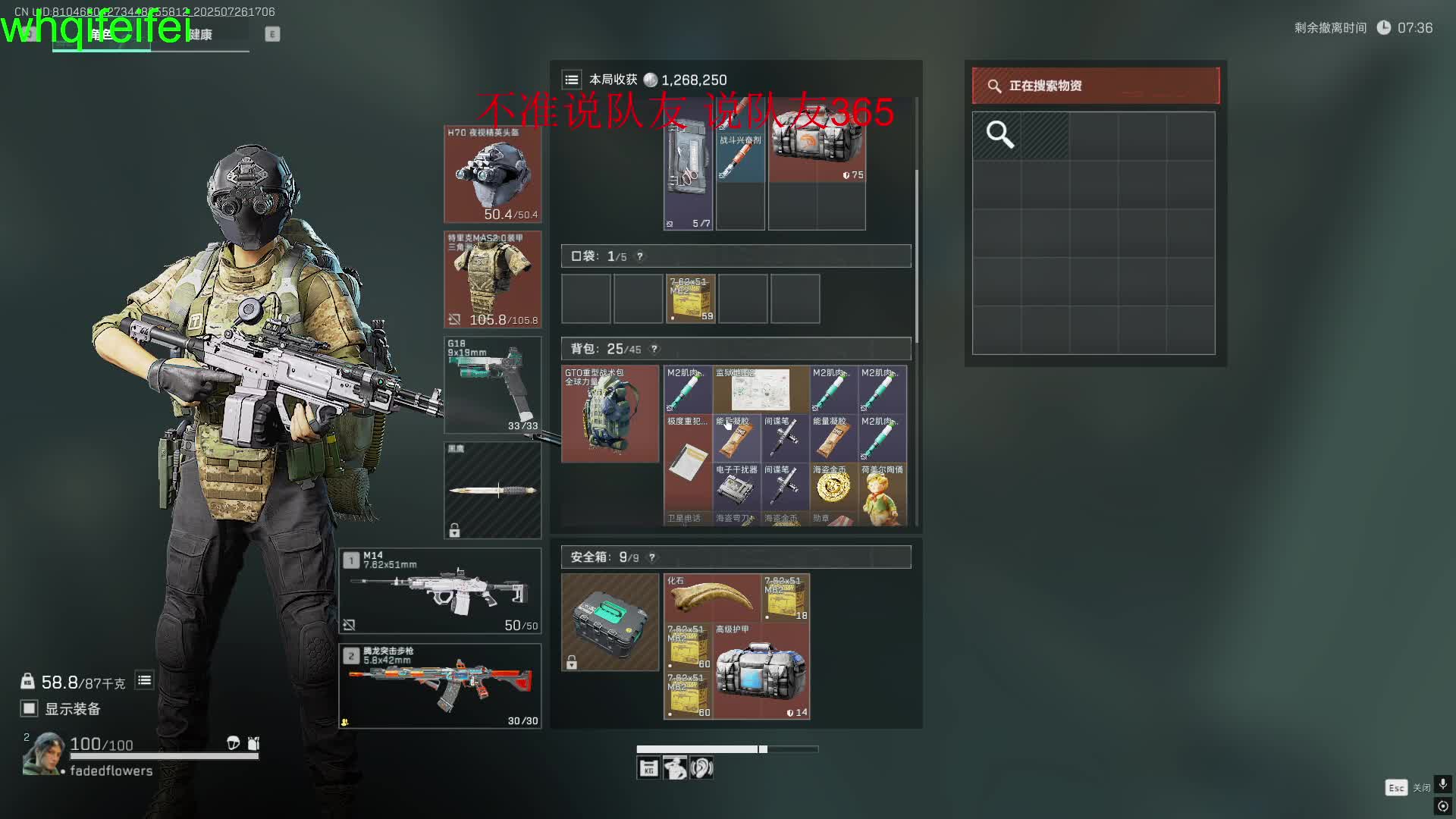Select the 7.62x51 ammo in pocket
Viewport: 1456px width, 819px height.
point(690,299)
